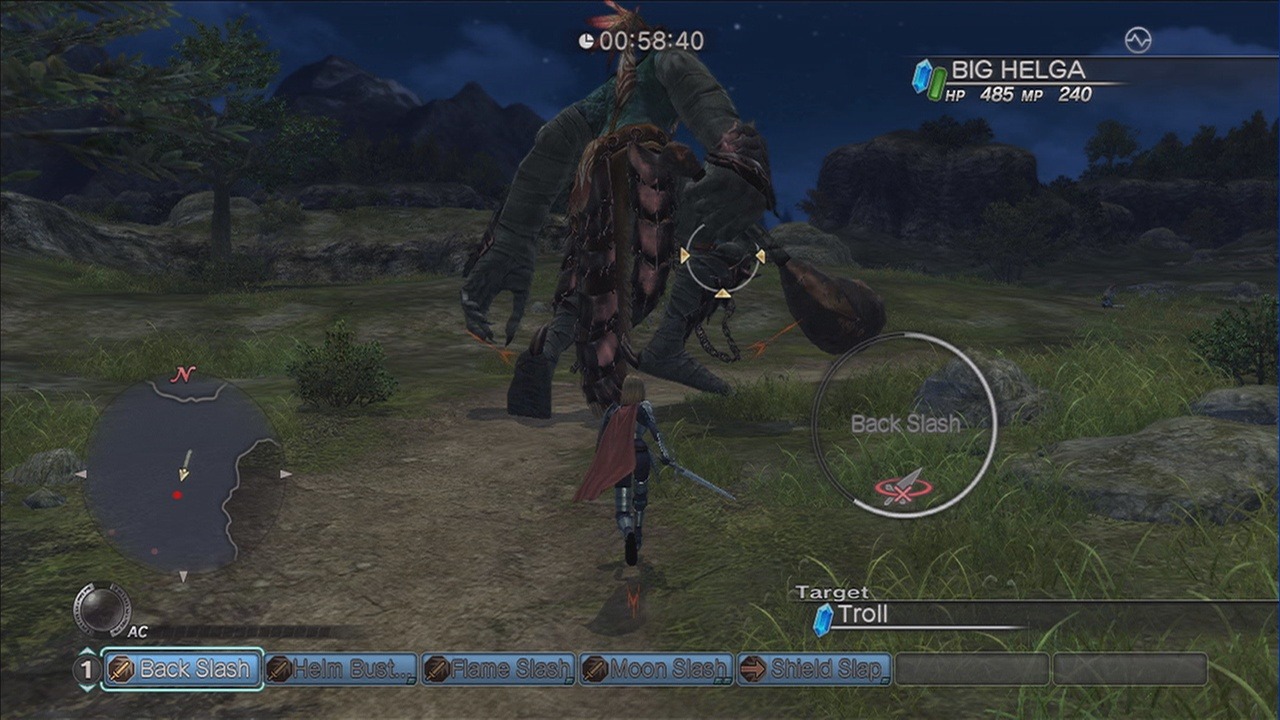Click the Back Slash command ring
The height and width of the screenshot is (720, 1280).
click(x=904, y=425)
